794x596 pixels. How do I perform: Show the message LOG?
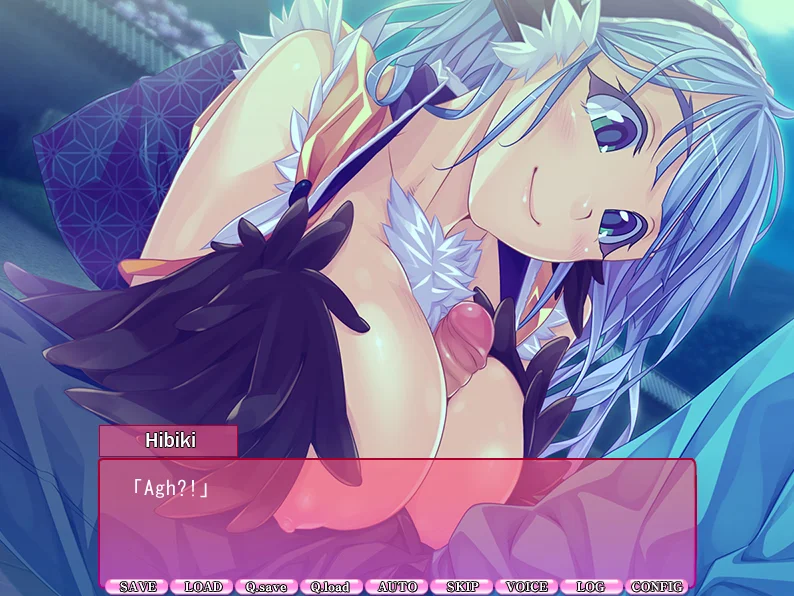tap(592, 587)
